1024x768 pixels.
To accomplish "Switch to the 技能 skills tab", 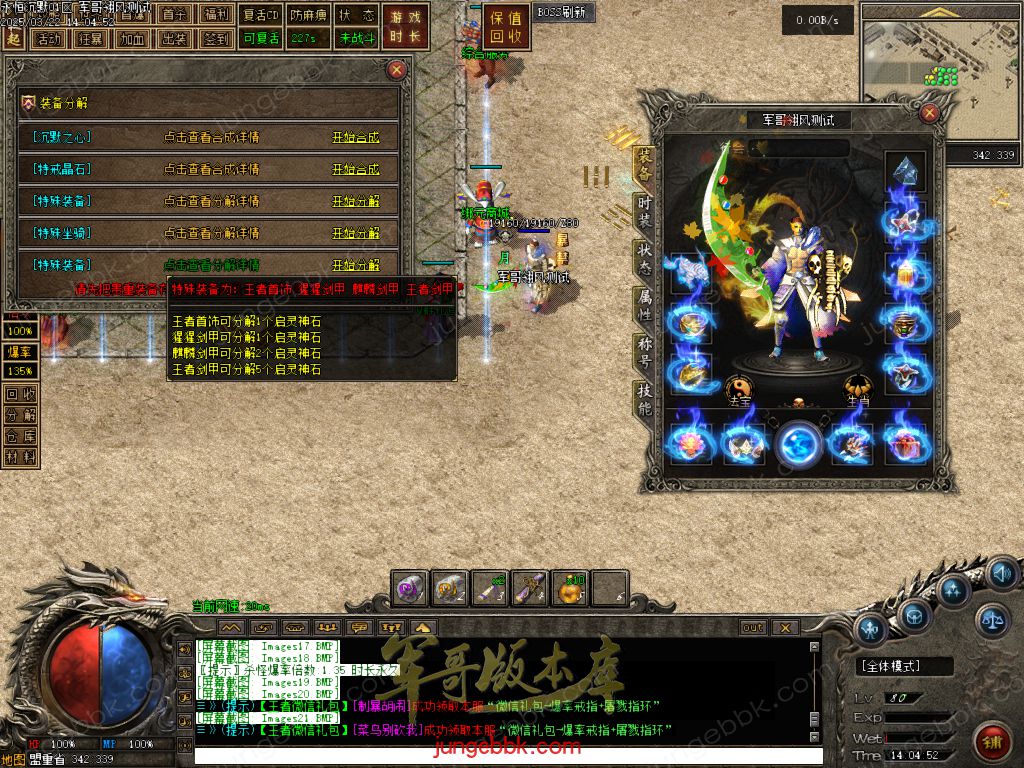I will (645, 400).
